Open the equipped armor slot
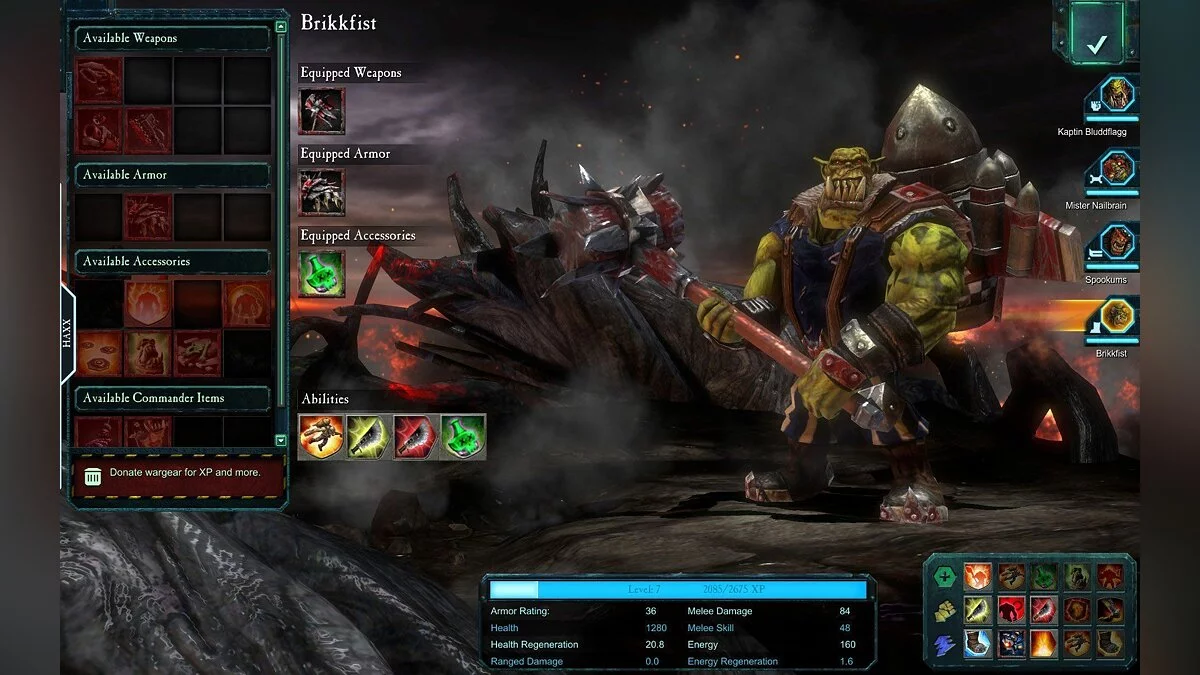1200x675 pixels. (322, 192)
